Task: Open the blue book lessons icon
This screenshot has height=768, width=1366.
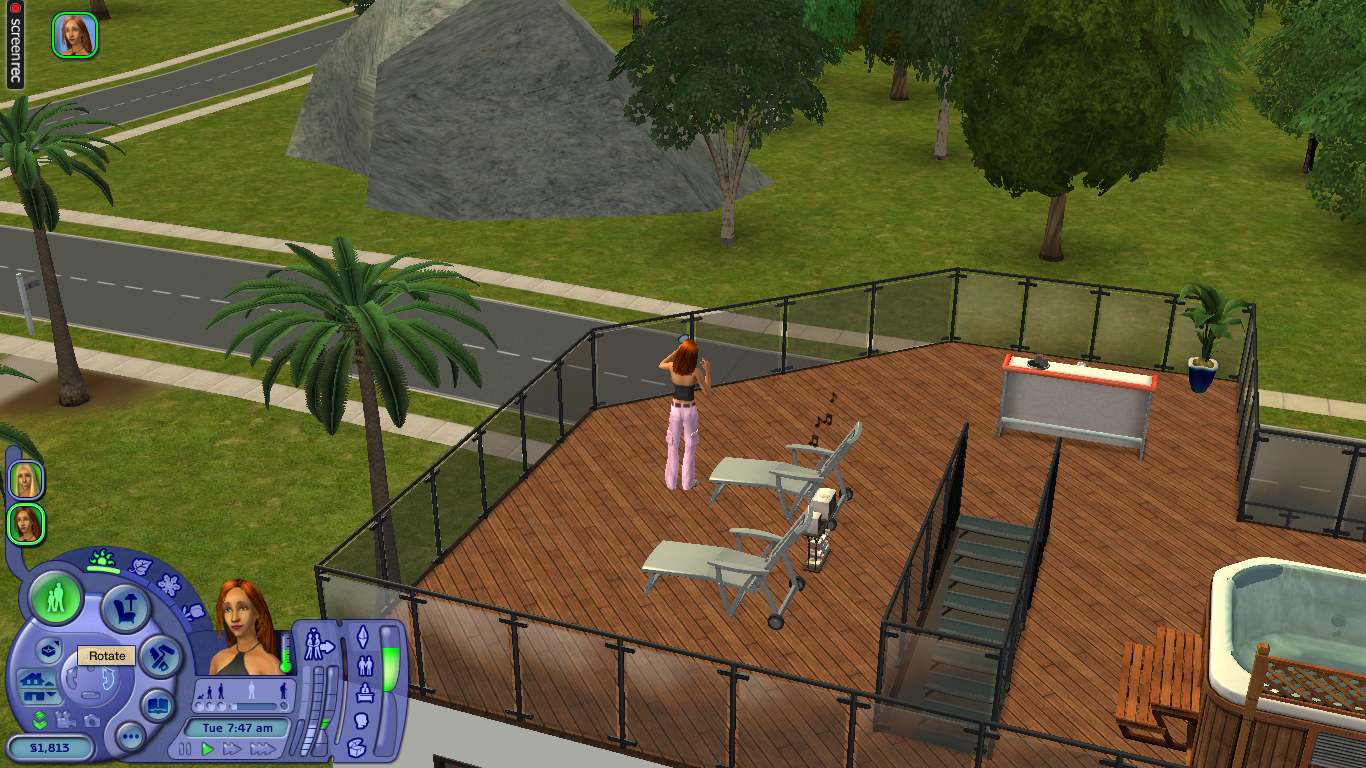Action: (x=157, y=706)
